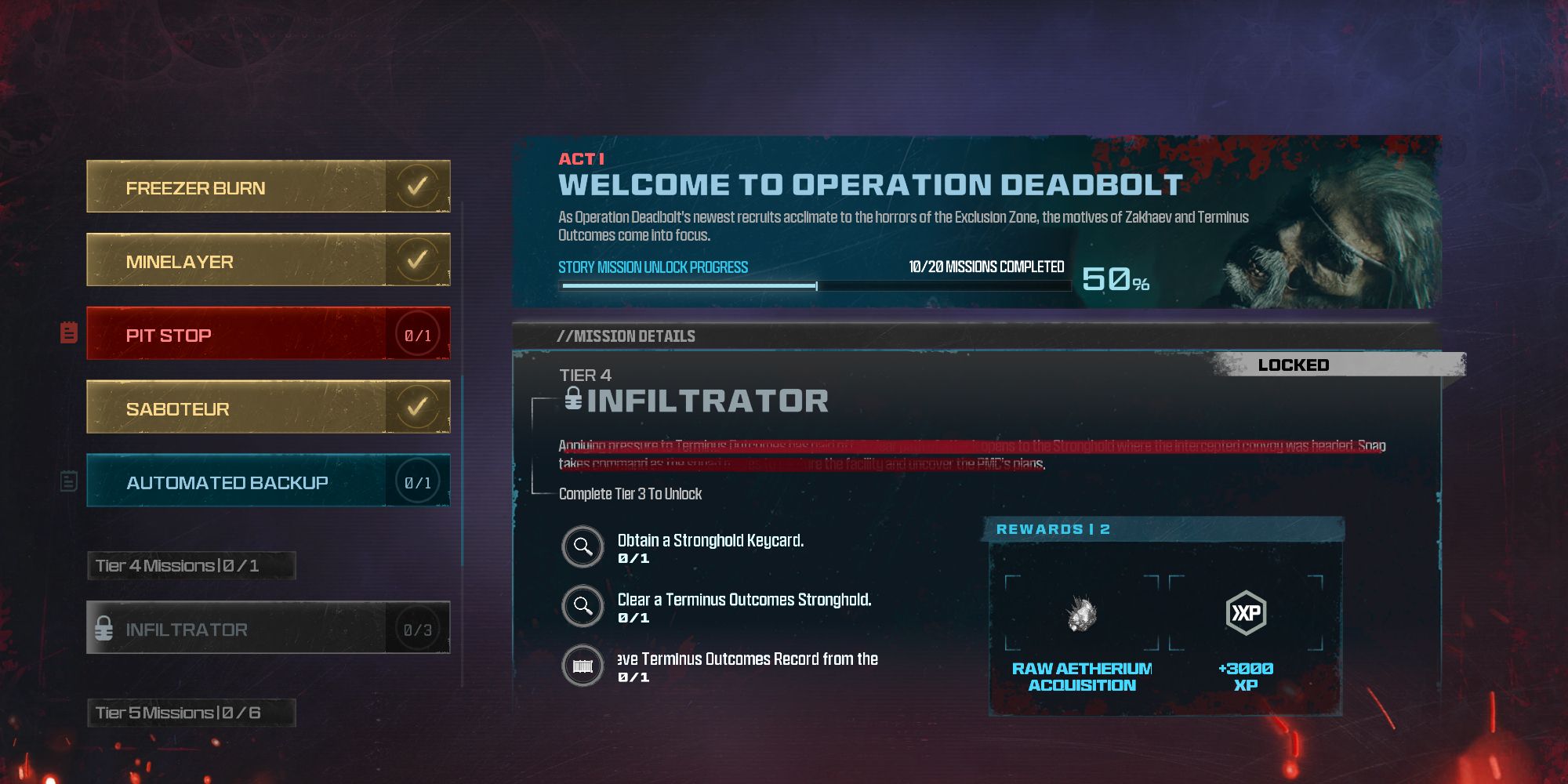The height and width of the screenshot is (784, 1568).
Task: Select the locked Infiltrator mission
Action: tap(268, 628)
